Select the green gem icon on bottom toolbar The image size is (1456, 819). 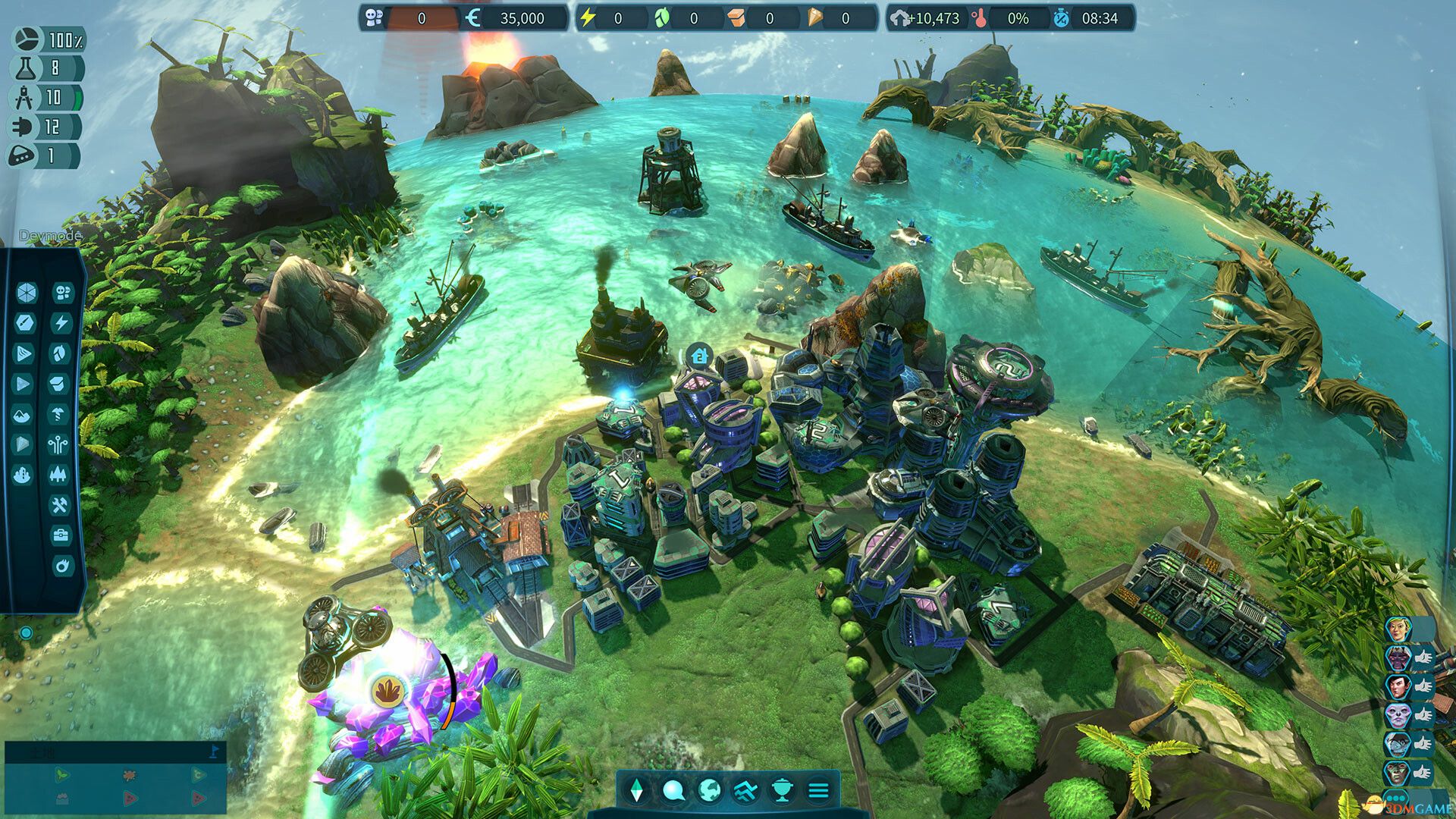click(x=637, y=790)
